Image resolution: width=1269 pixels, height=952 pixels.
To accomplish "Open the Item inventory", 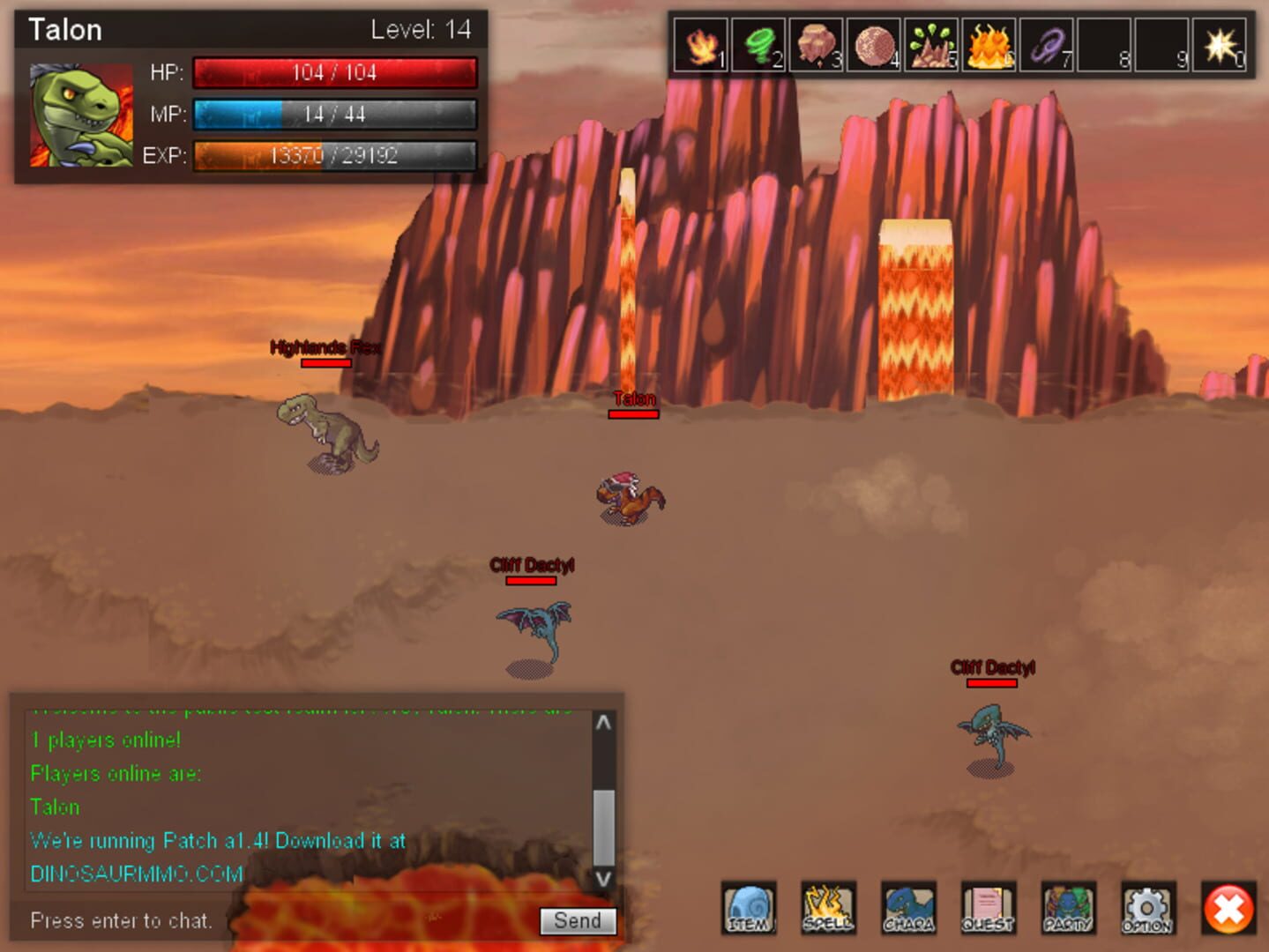I will click(749, 909).
